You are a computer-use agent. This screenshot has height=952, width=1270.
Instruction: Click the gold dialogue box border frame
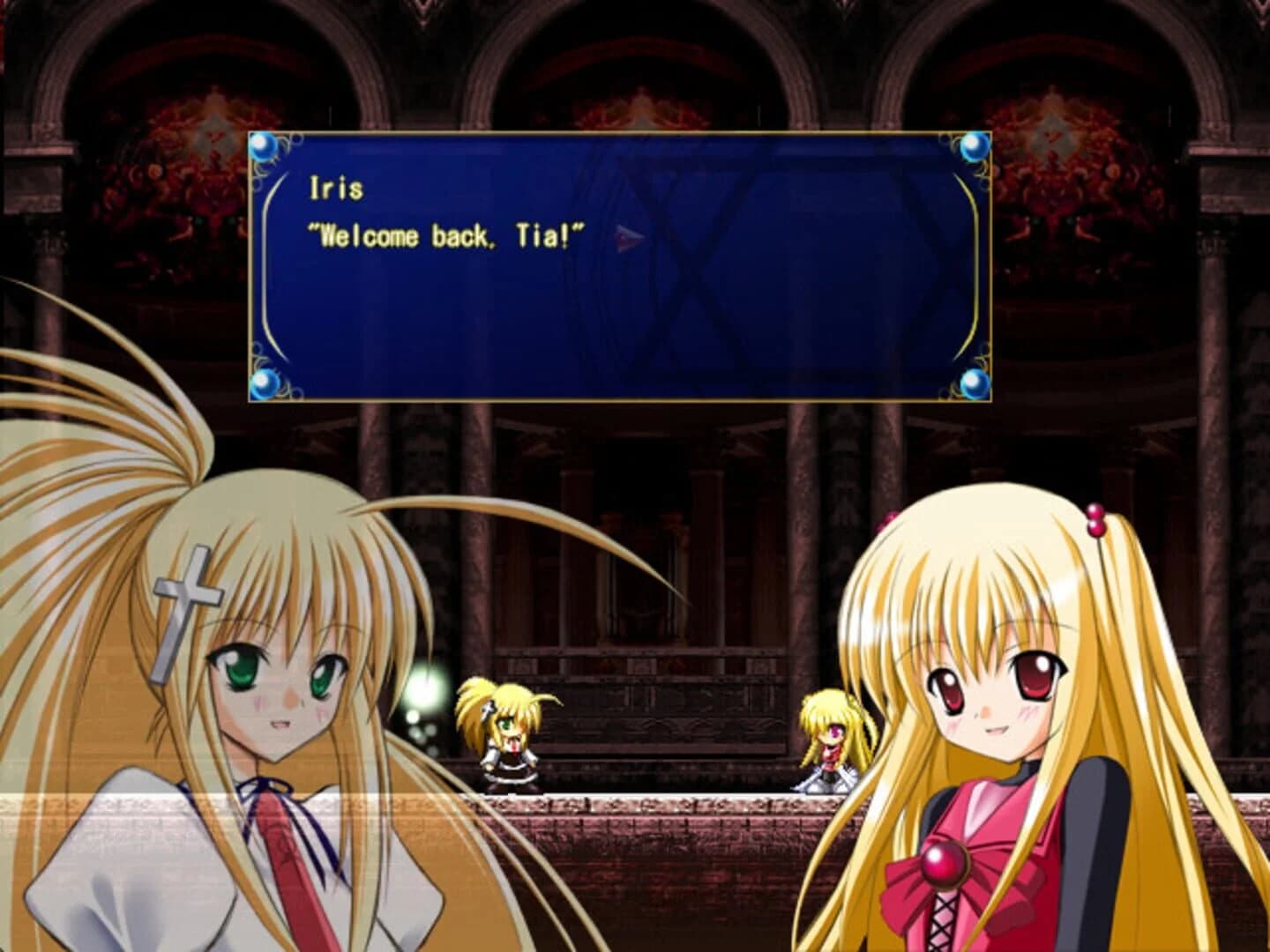[x=617, y=132]
